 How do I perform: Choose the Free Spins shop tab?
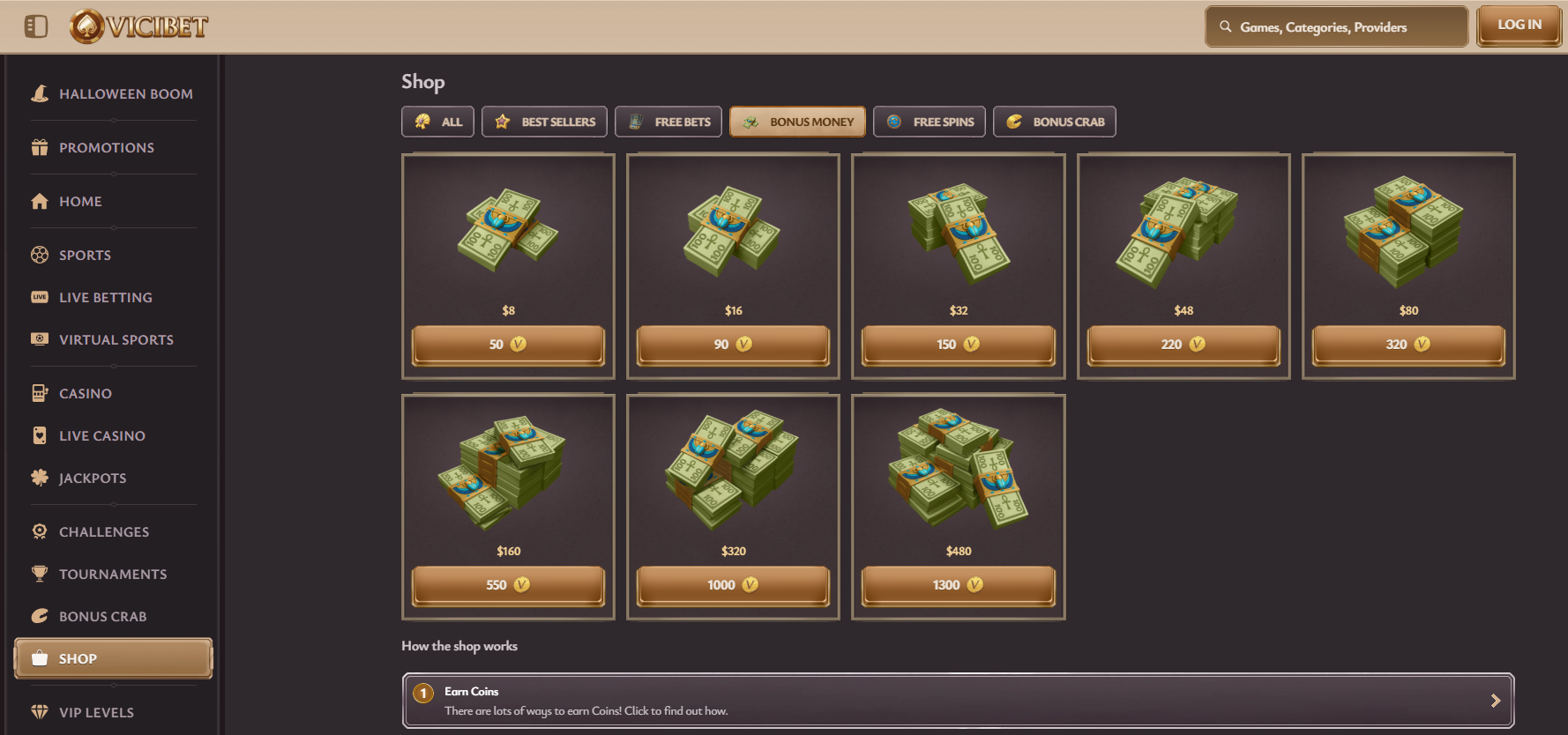930,122
